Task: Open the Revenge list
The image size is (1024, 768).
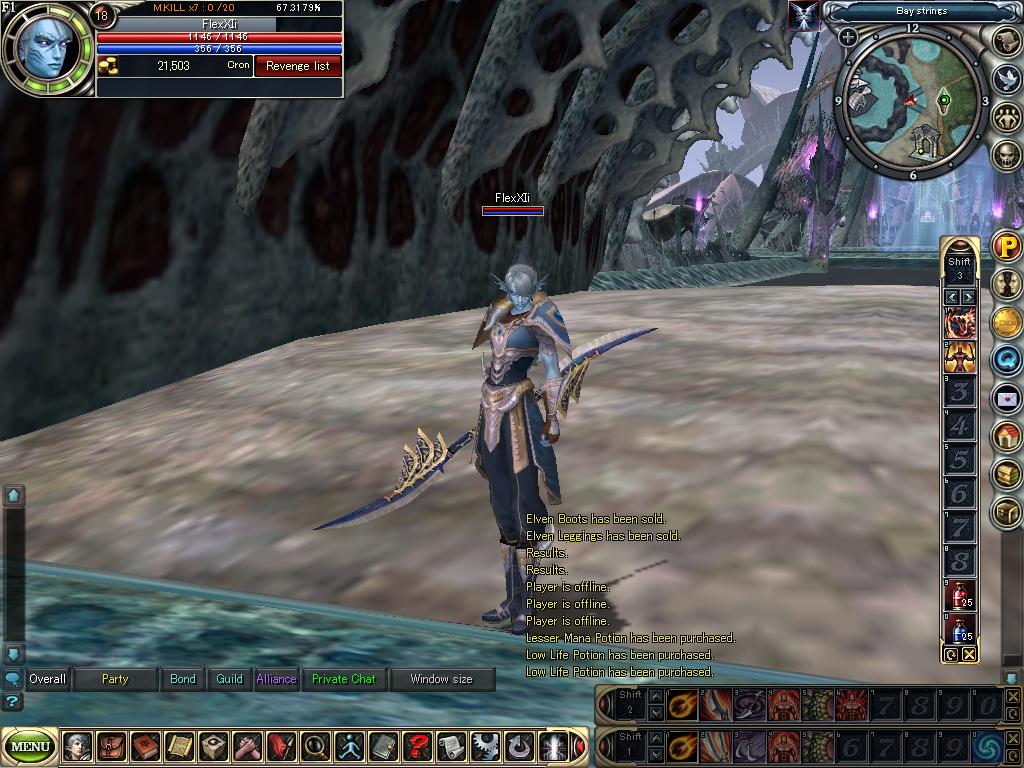Action: (298, 66)
